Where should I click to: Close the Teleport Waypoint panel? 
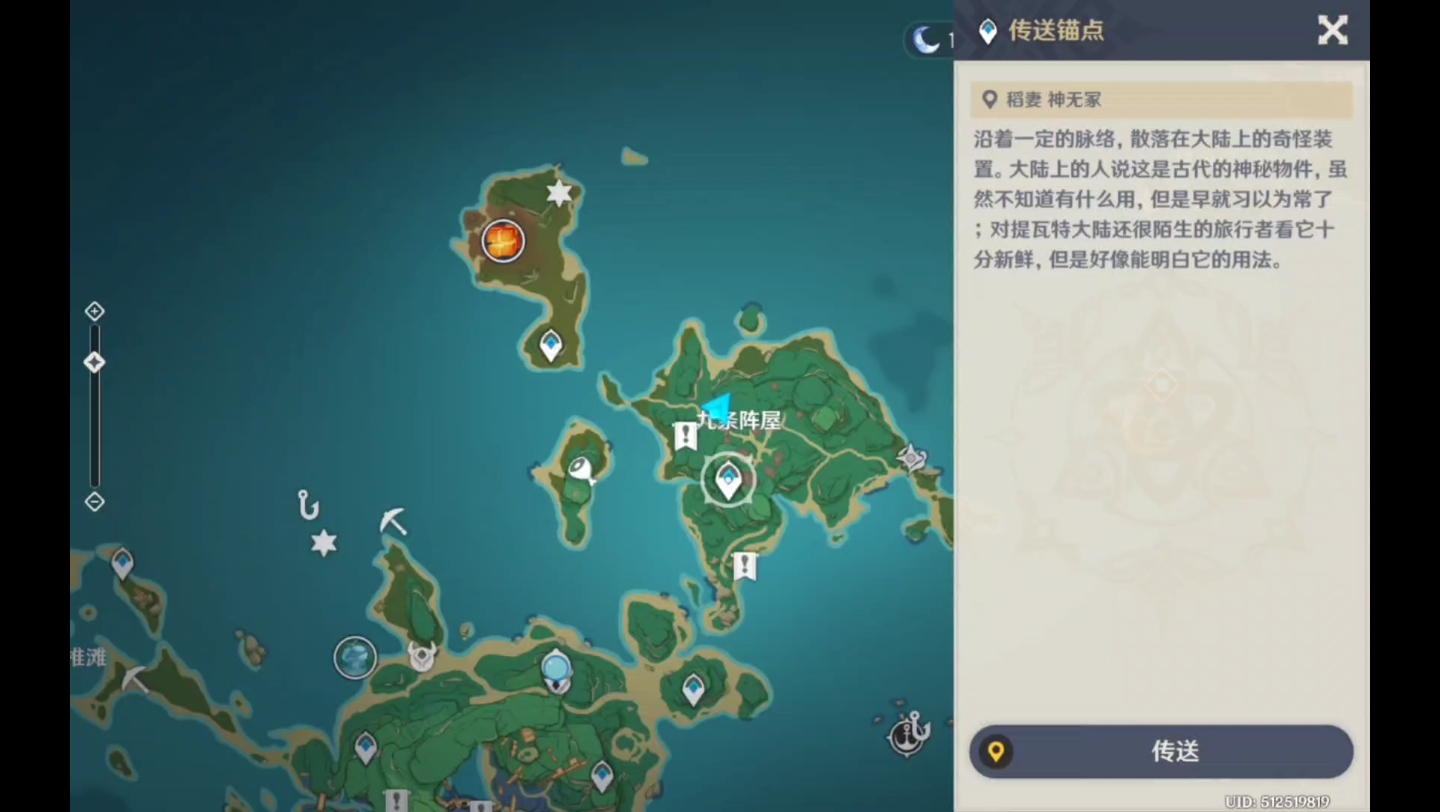1332,31
